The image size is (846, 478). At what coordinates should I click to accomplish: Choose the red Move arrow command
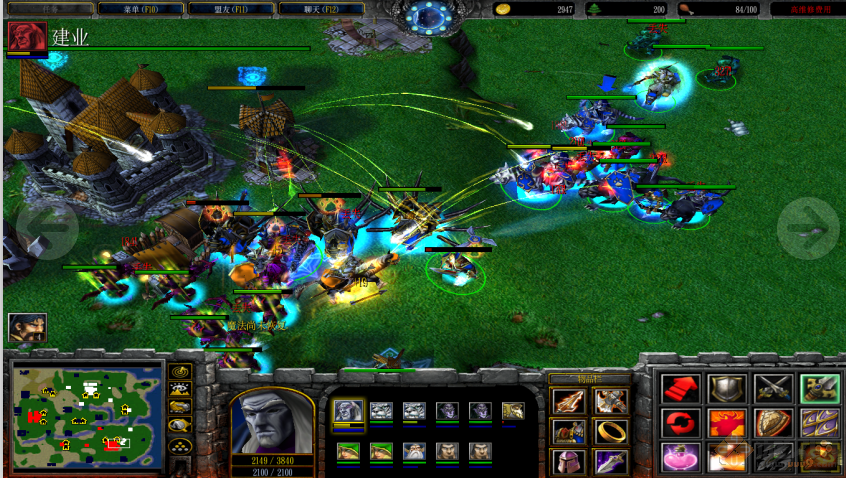679,388
